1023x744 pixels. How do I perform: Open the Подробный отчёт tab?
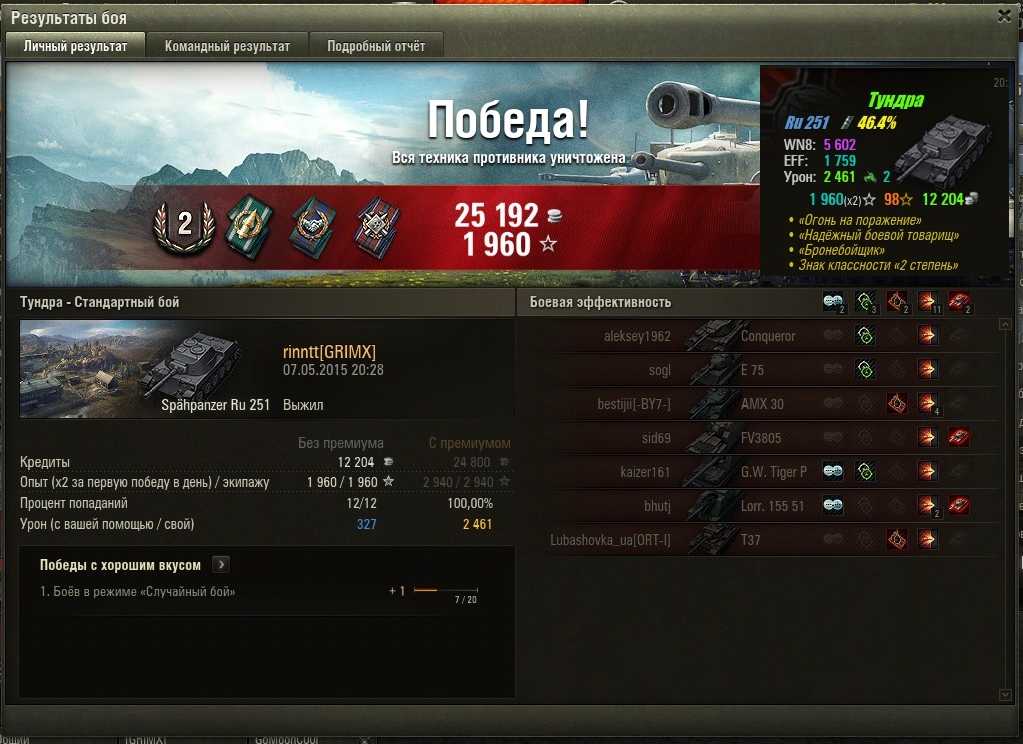pos(376,46)
